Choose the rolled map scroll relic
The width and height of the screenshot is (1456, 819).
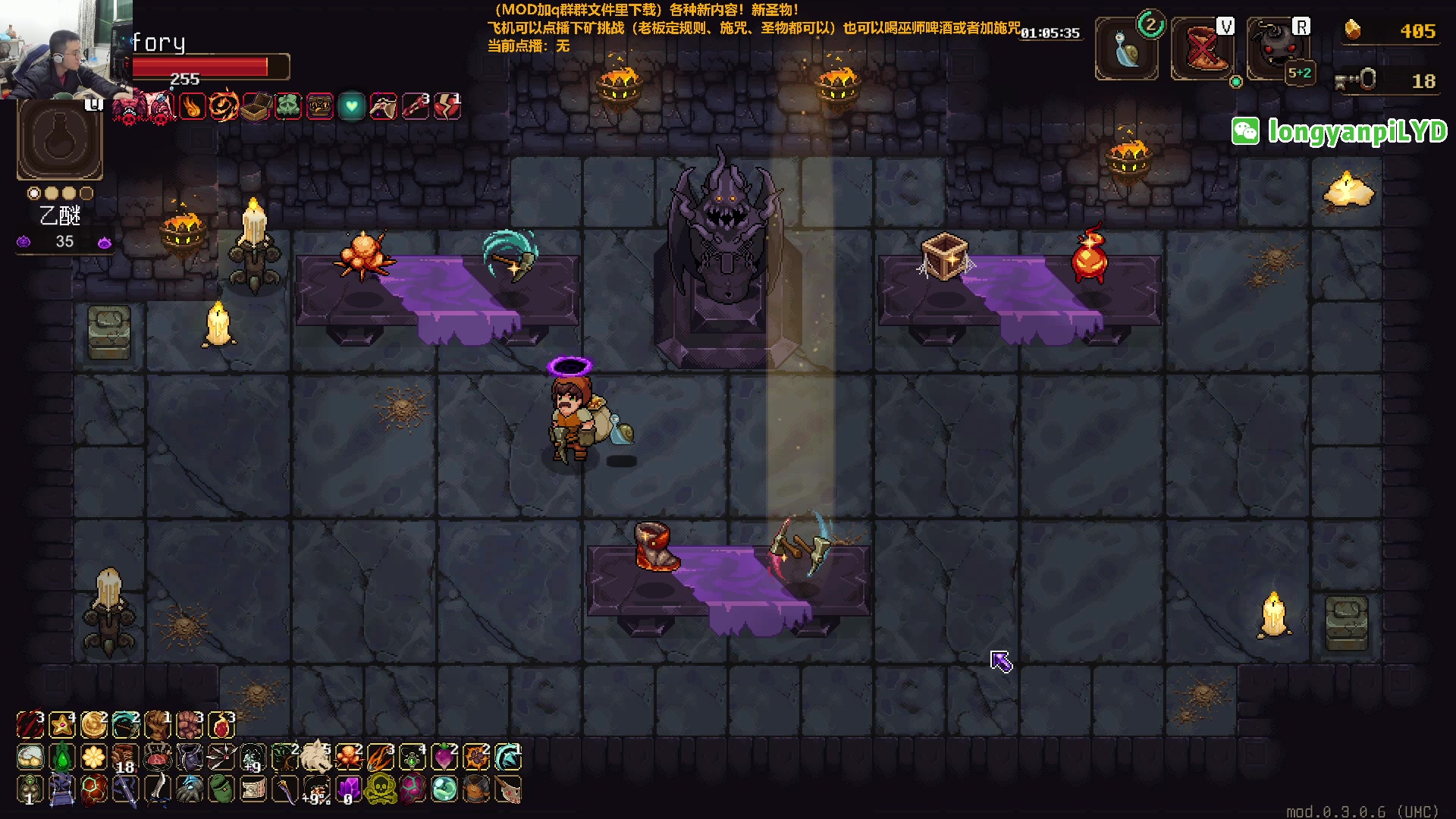click(x=253, y=789)
